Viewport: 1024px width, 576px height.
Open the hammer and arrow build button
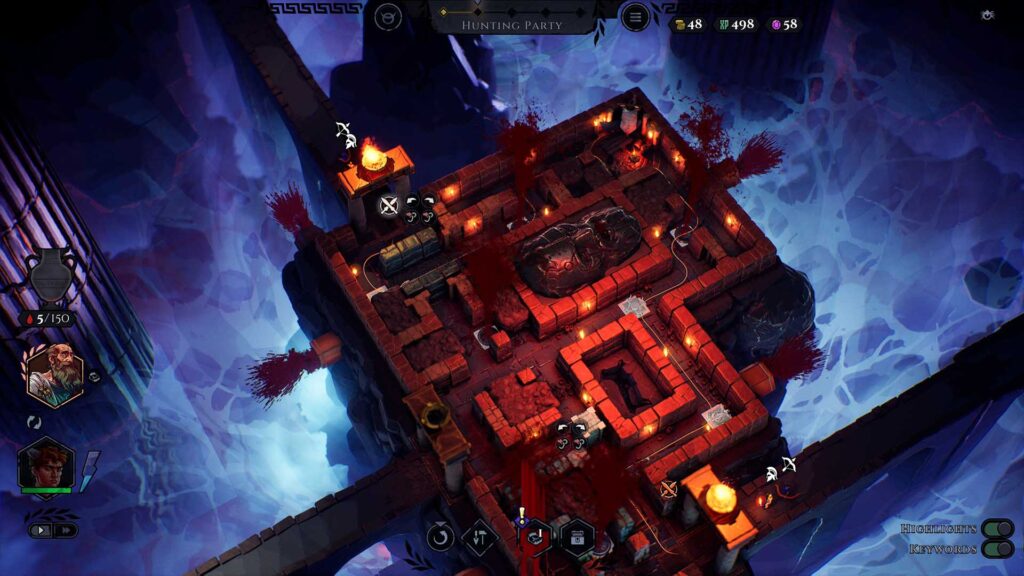pyautogui.click(x=481, y=537)
